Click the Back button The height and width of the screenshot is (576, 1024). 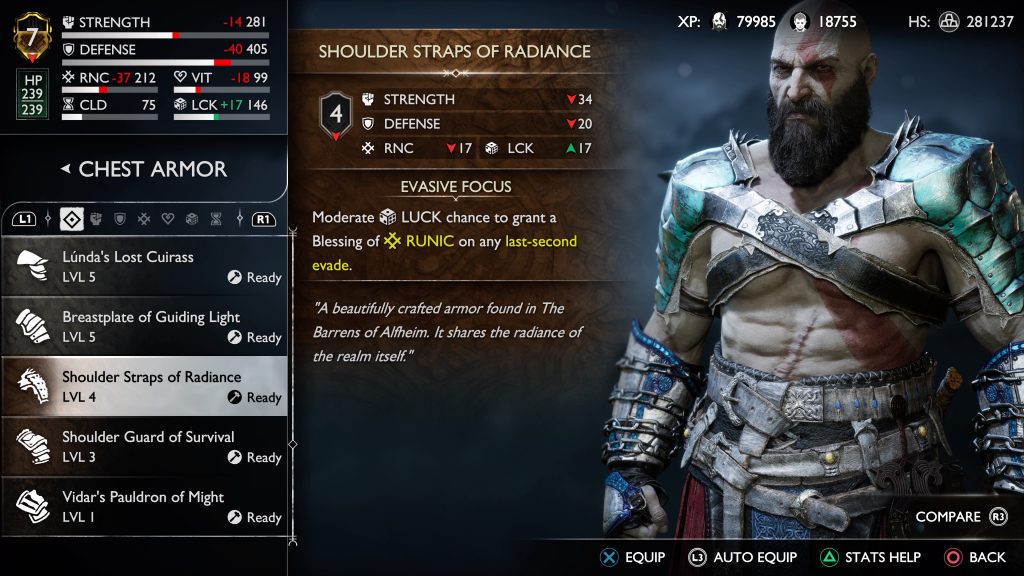975,557
